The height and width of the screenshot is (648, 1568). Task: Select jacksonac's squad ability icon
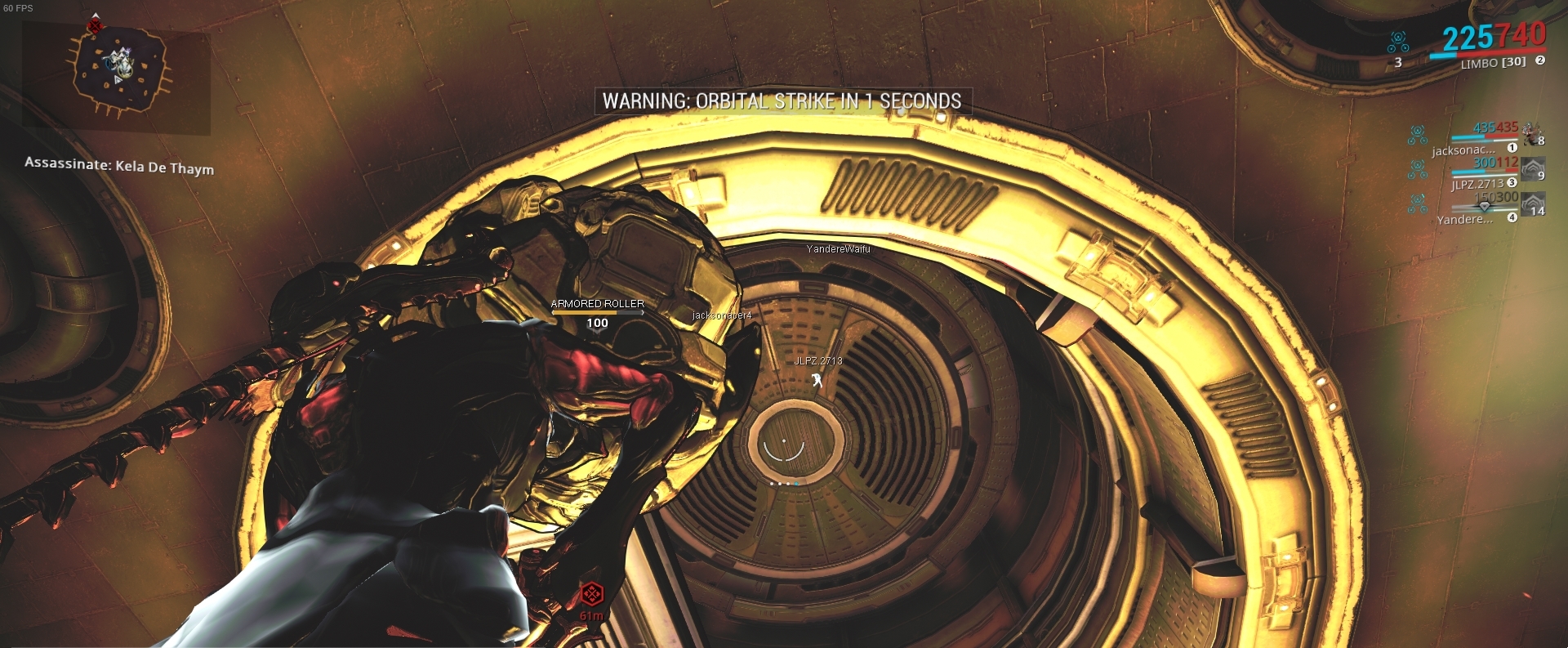(1418, 135)
